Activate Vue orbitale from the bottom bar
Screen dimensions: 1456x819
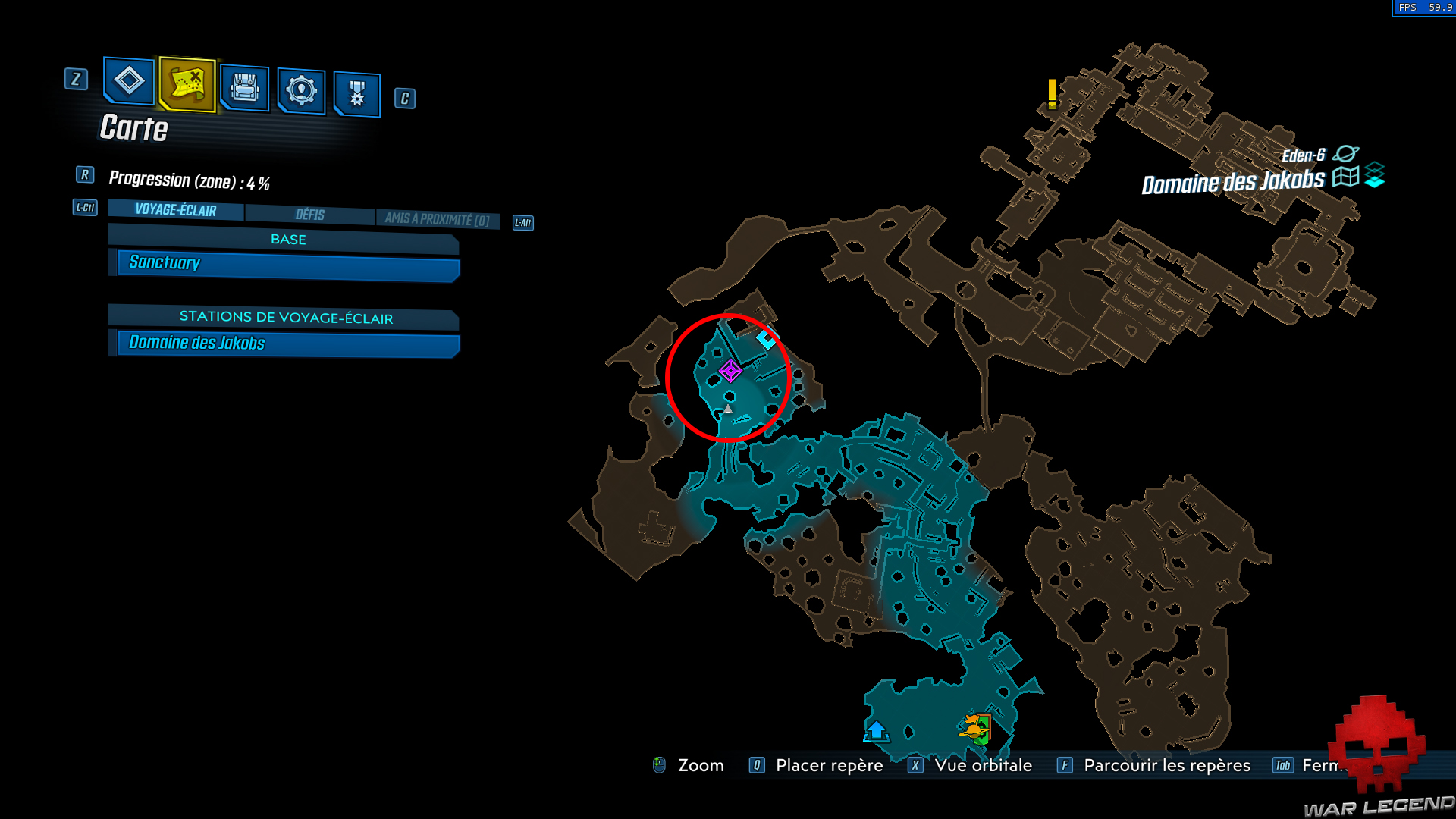point(984,765)
